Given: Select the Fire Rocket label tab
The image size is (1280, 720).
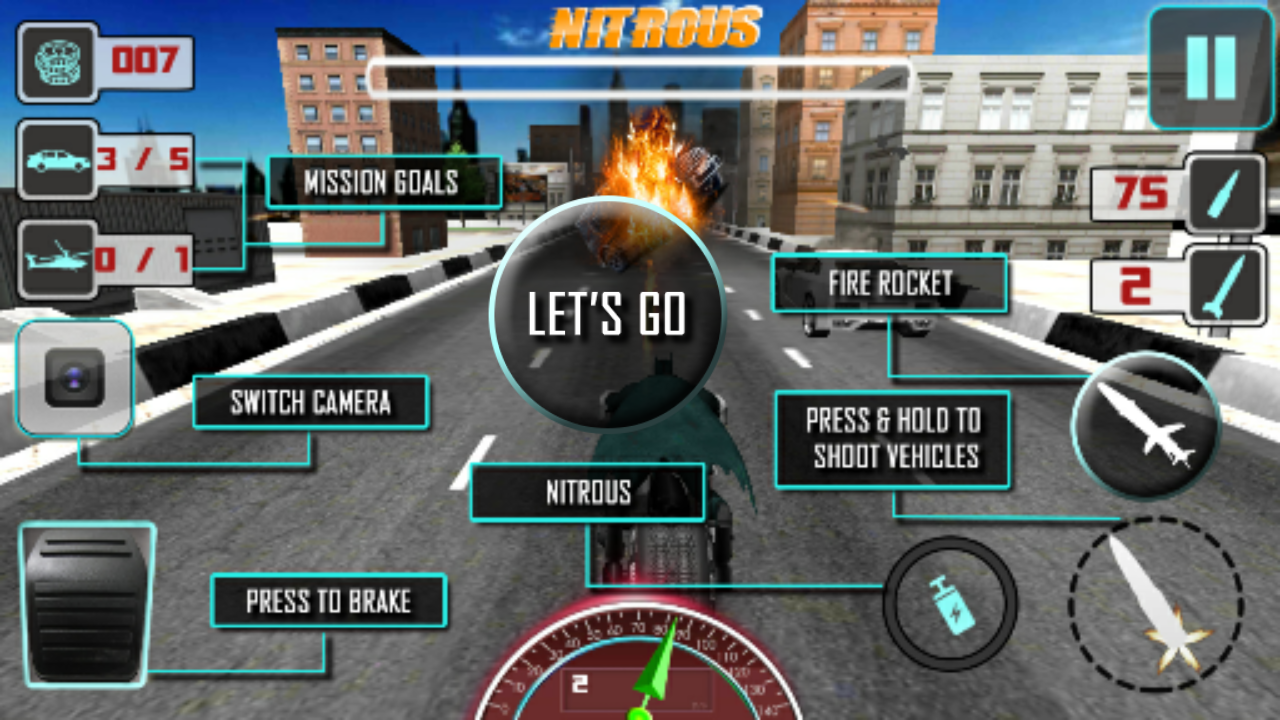Looking at the screenshot, I should [x=888, y=283].
